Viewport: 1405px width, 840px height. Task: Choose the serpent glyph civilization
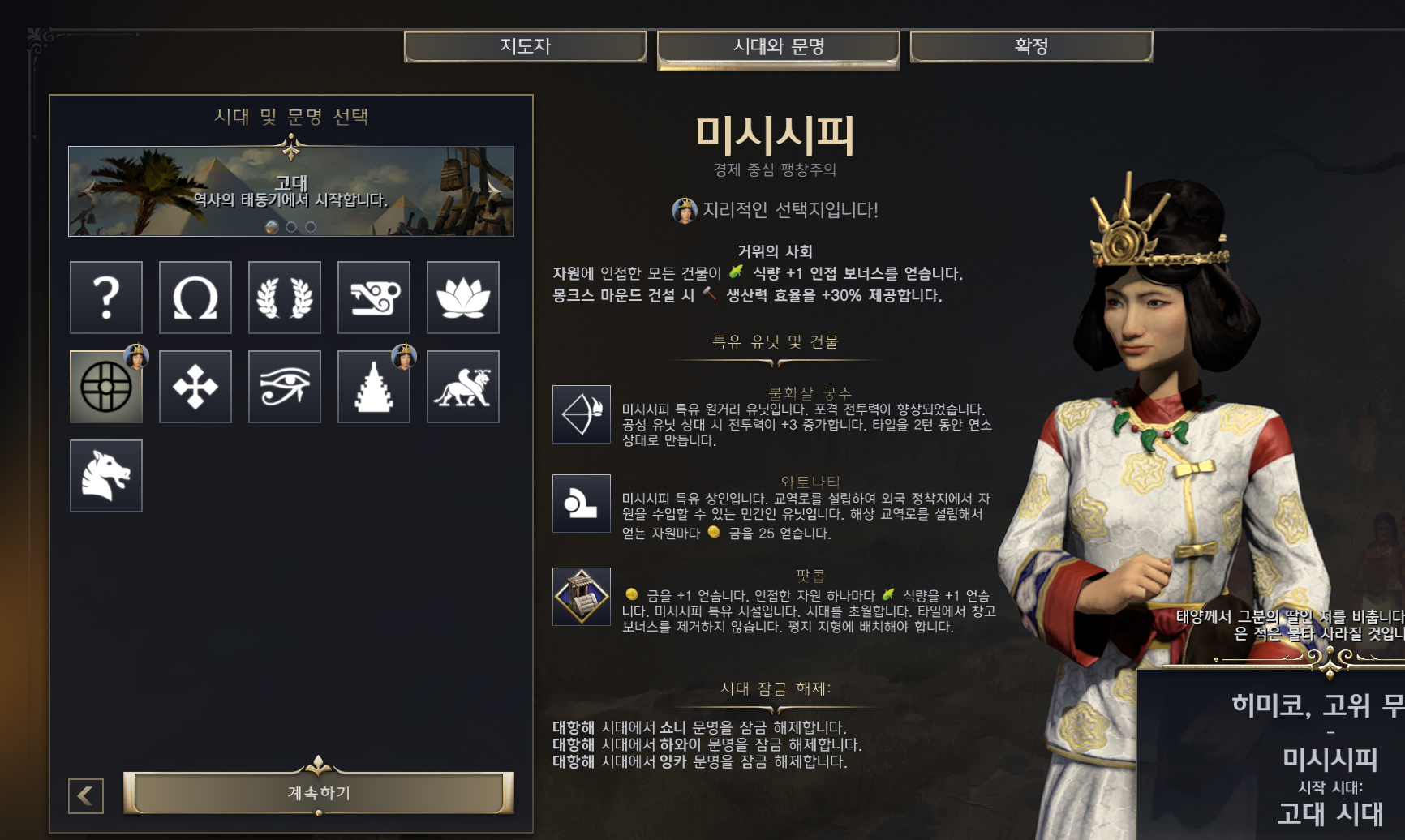click(x=374, y=298)
